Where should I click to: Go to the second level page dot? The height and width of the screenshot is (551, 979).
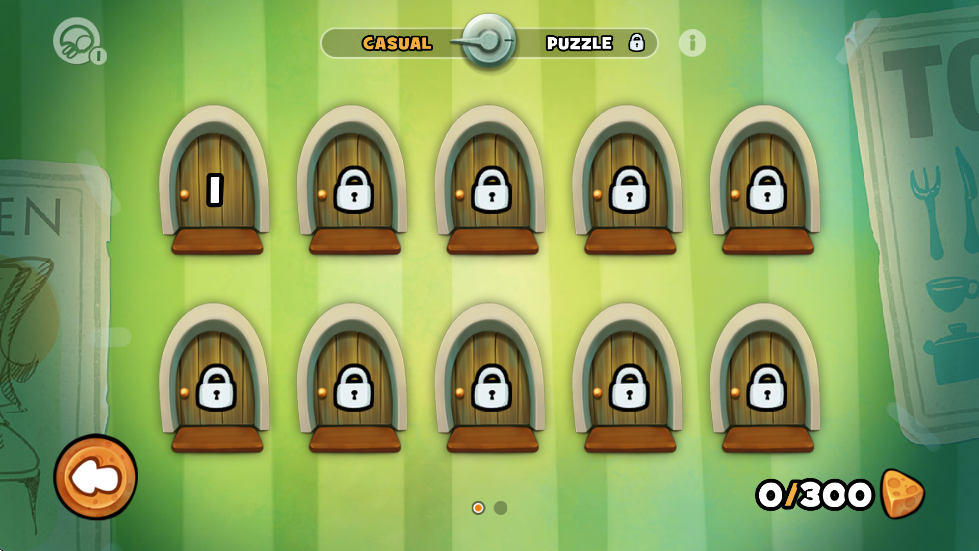tap(501, 508)
